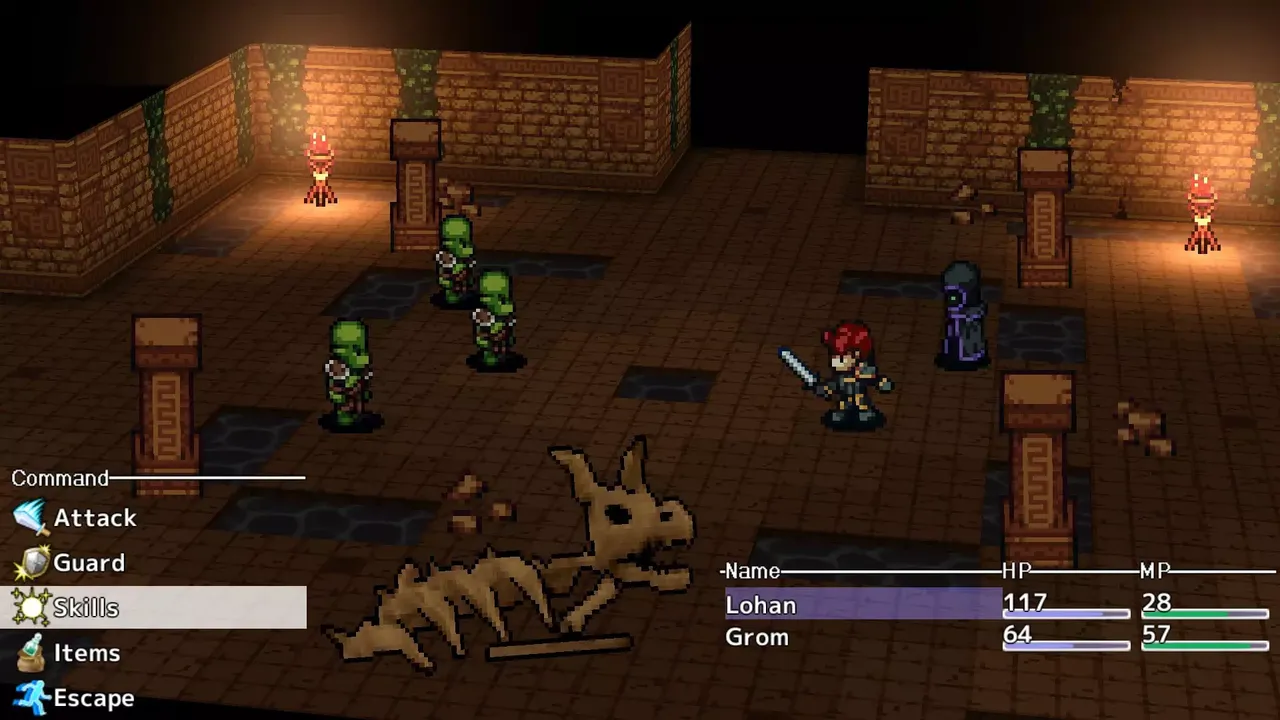Open the Skills command
This screenshot has height=720, width=1280.
click(x=86, y=608)
